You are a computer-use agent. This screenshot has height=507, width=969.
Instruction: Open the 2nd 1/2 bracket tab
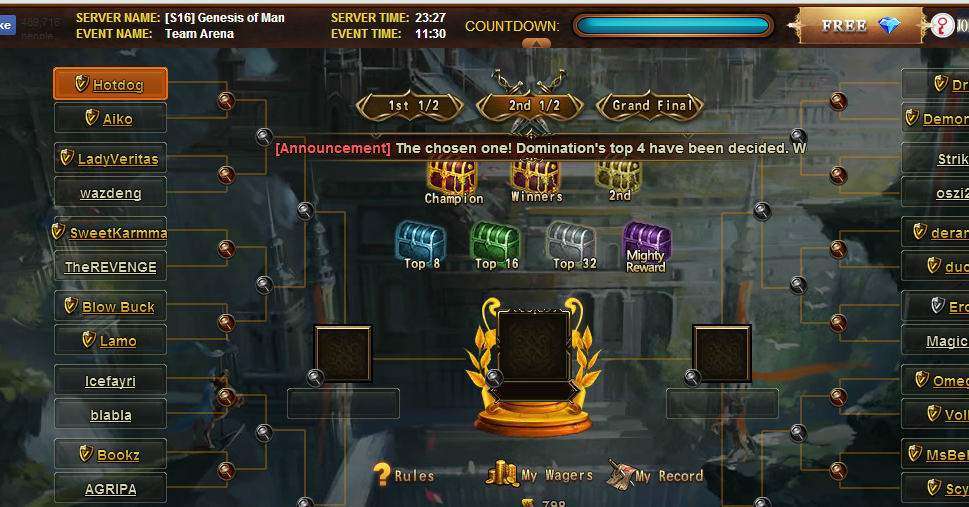click(533, 106)
